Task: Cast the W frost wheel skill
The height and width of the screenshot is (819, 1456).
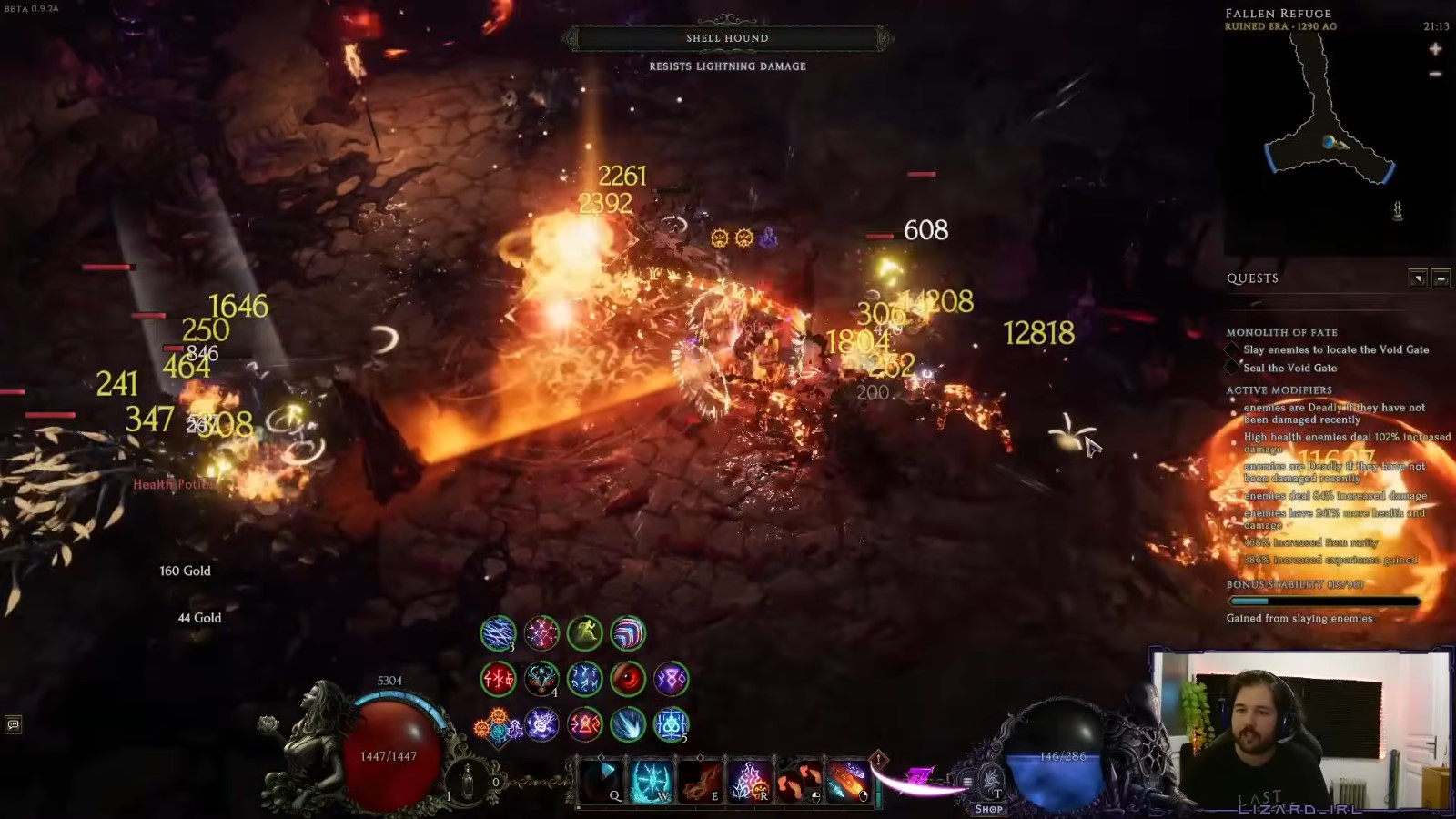Action: pos(652,778)
